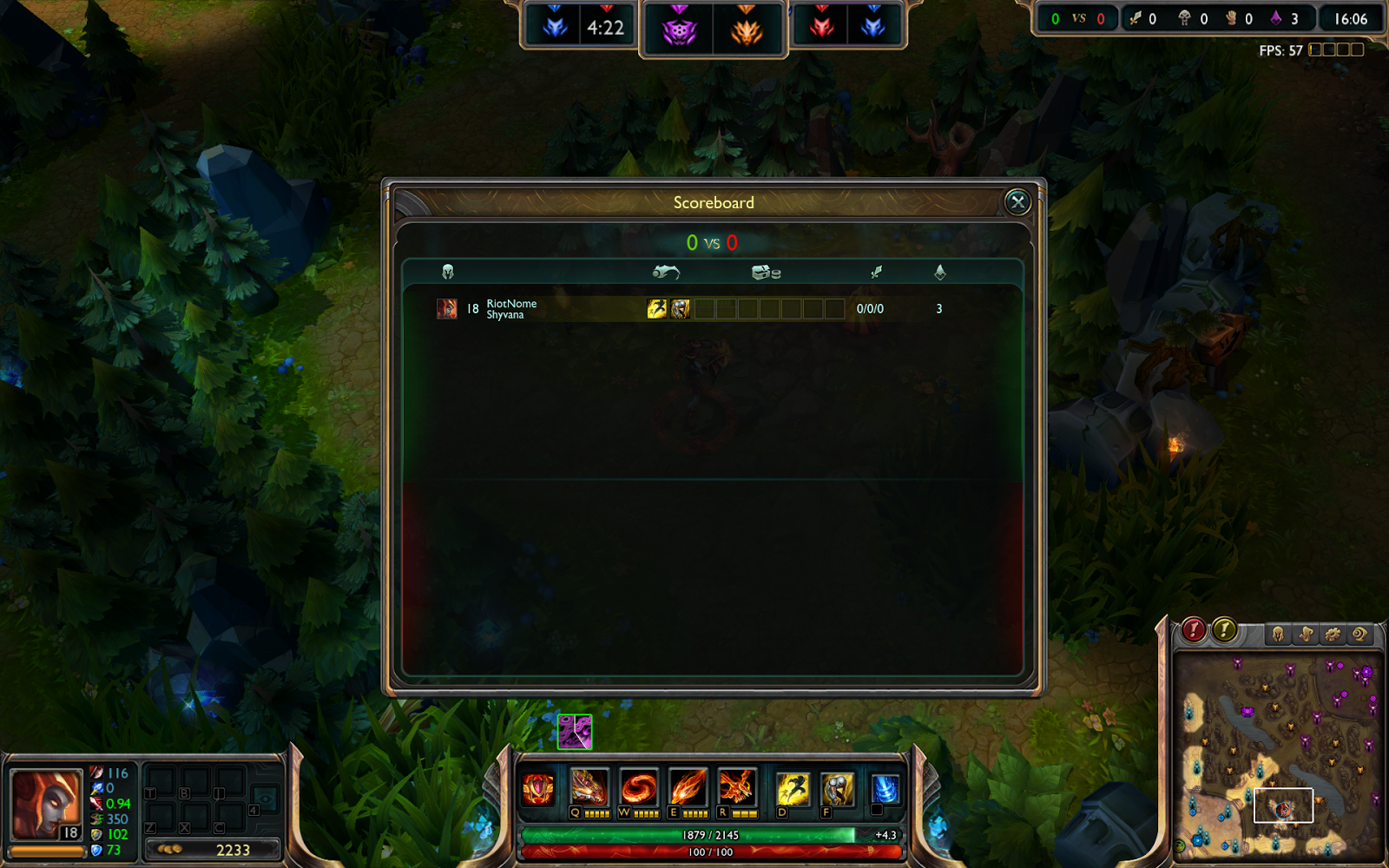Select the Burnout W ability
The image size is (1389, 868).
pos(640,788)
